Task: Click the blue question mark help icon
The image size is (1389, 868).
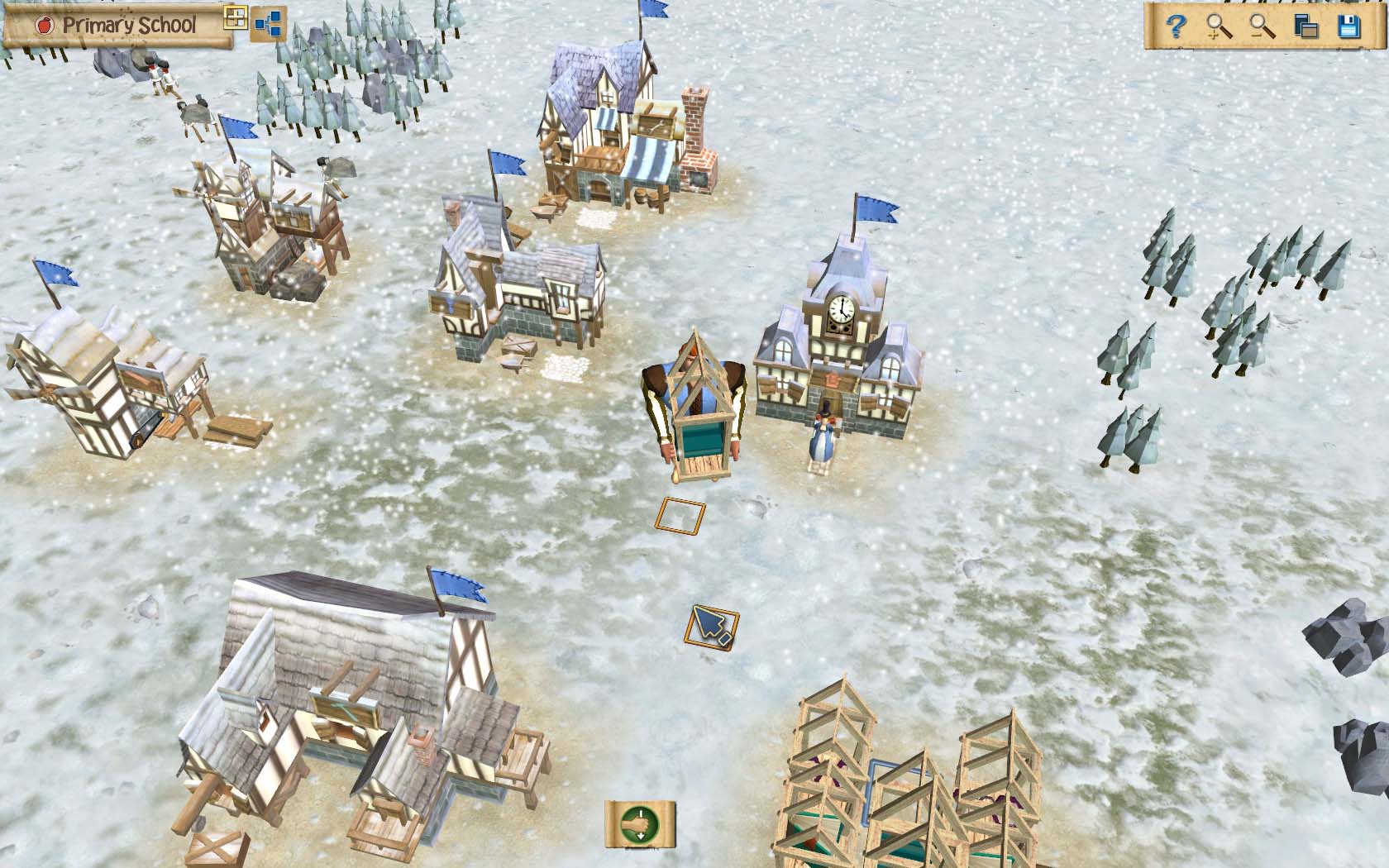Action: click(1176, 26)
